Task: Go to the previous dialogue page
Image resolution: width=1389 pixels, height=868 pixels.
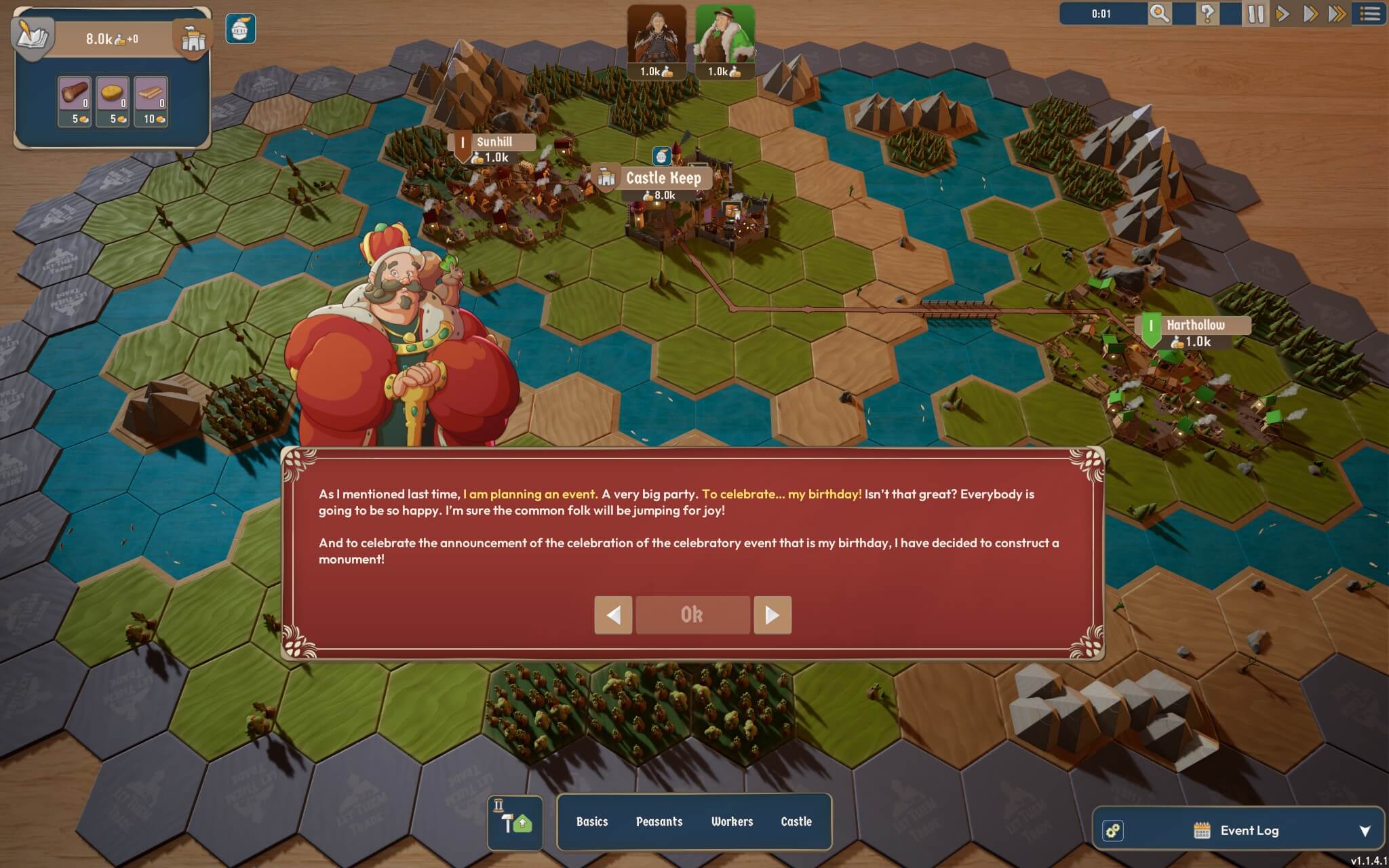Action: 613,615
